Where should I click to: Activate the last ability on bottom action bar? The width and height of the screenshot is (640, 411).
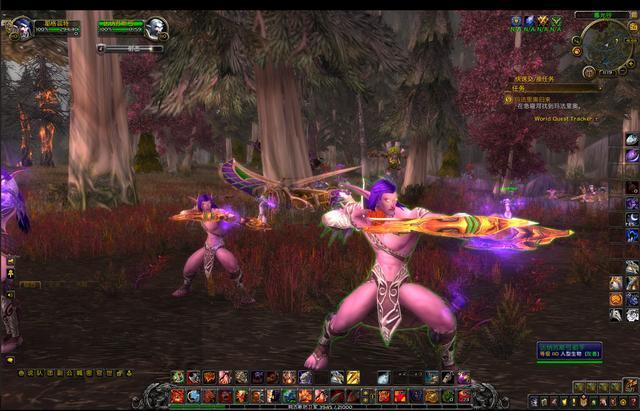point(464,396)
